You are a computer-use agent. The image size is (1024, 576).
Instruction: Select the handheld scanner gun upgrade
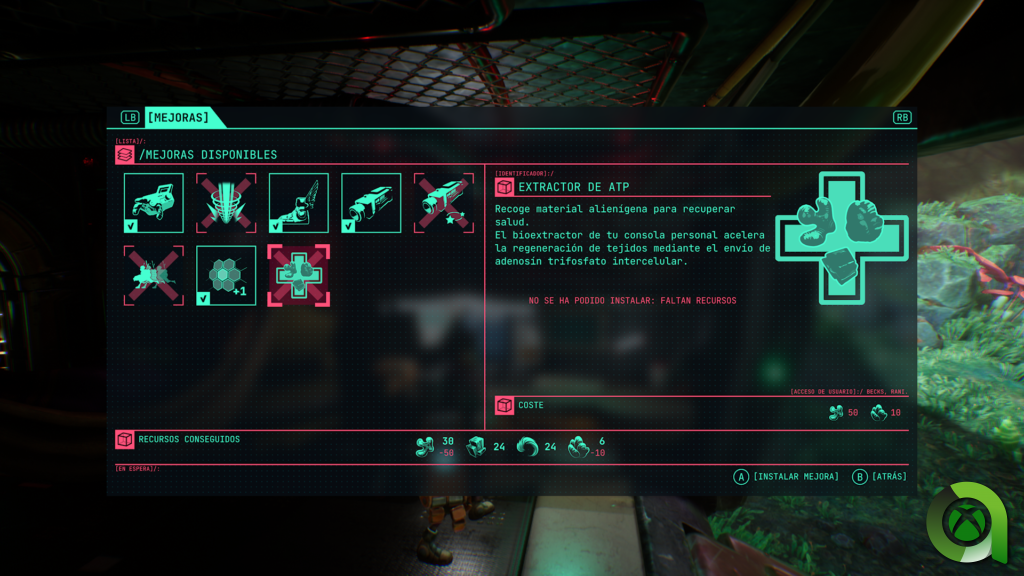tap(154, 203)
